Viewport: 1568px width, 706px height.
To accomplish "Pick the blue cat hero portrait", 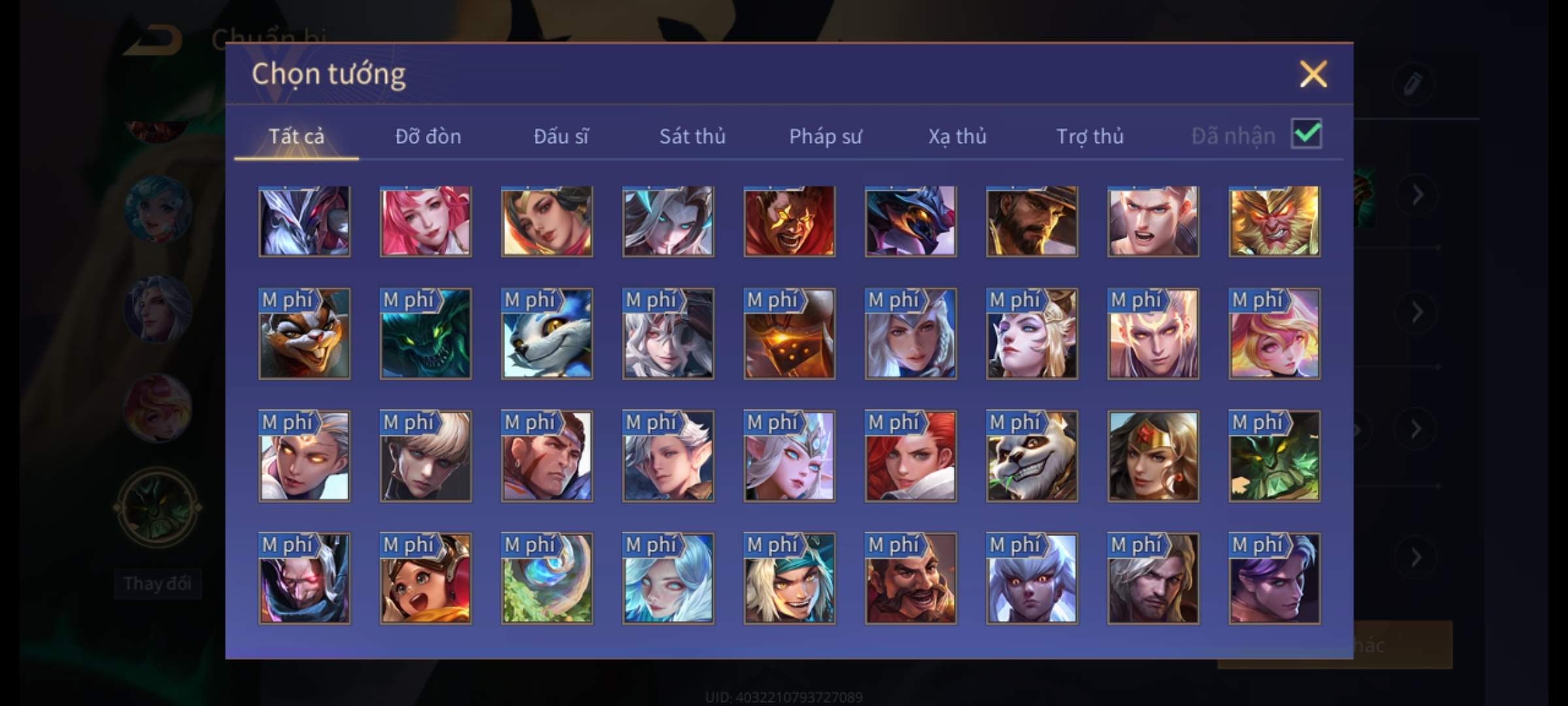I will (547, 334).
